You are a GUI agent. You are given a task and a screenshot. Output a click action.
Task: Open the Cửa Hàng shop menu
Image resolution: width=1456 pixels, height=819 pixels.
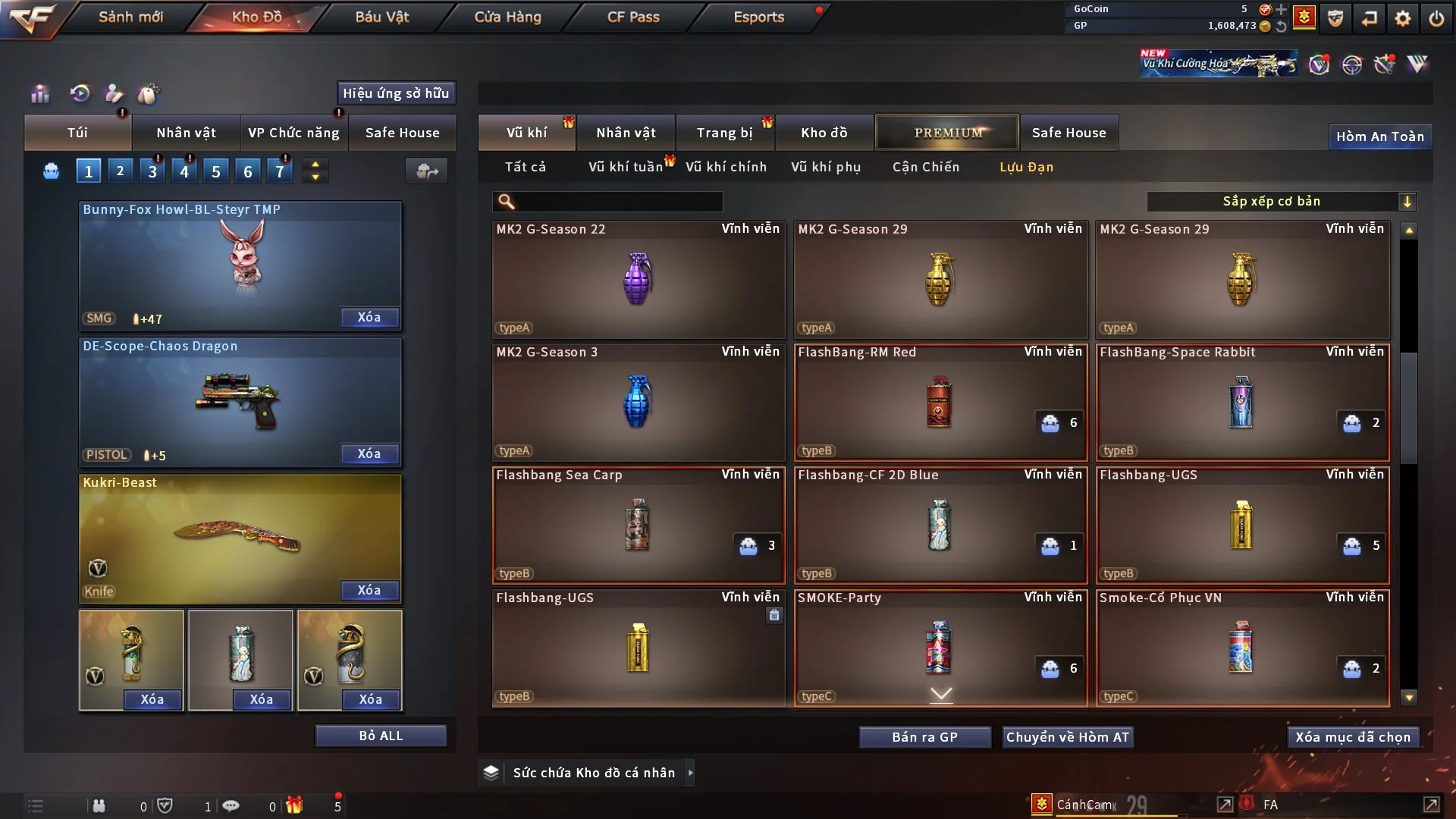507,17
